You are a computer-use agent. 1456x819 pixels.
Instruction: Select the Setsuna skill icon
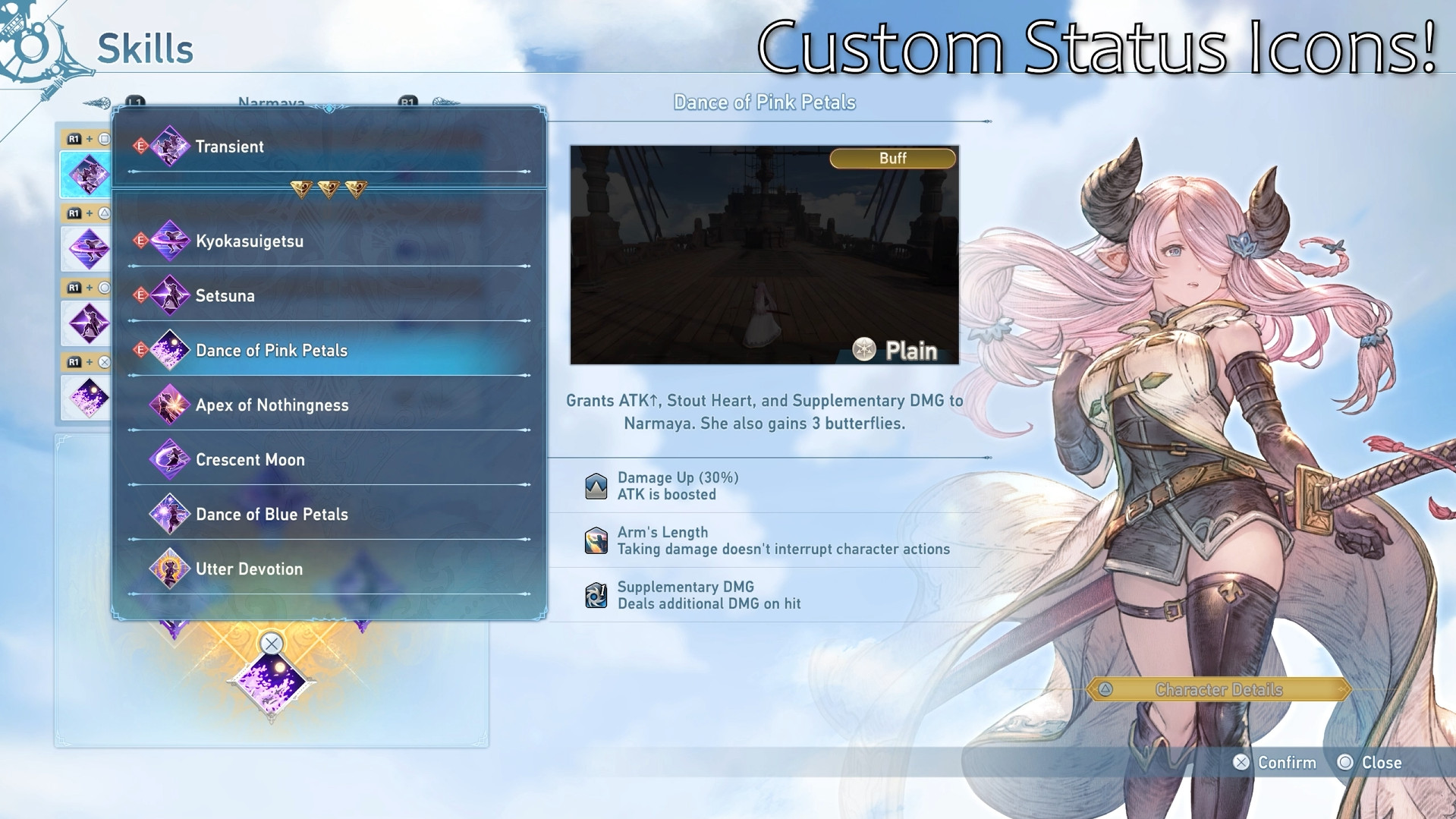click(168, 295)
